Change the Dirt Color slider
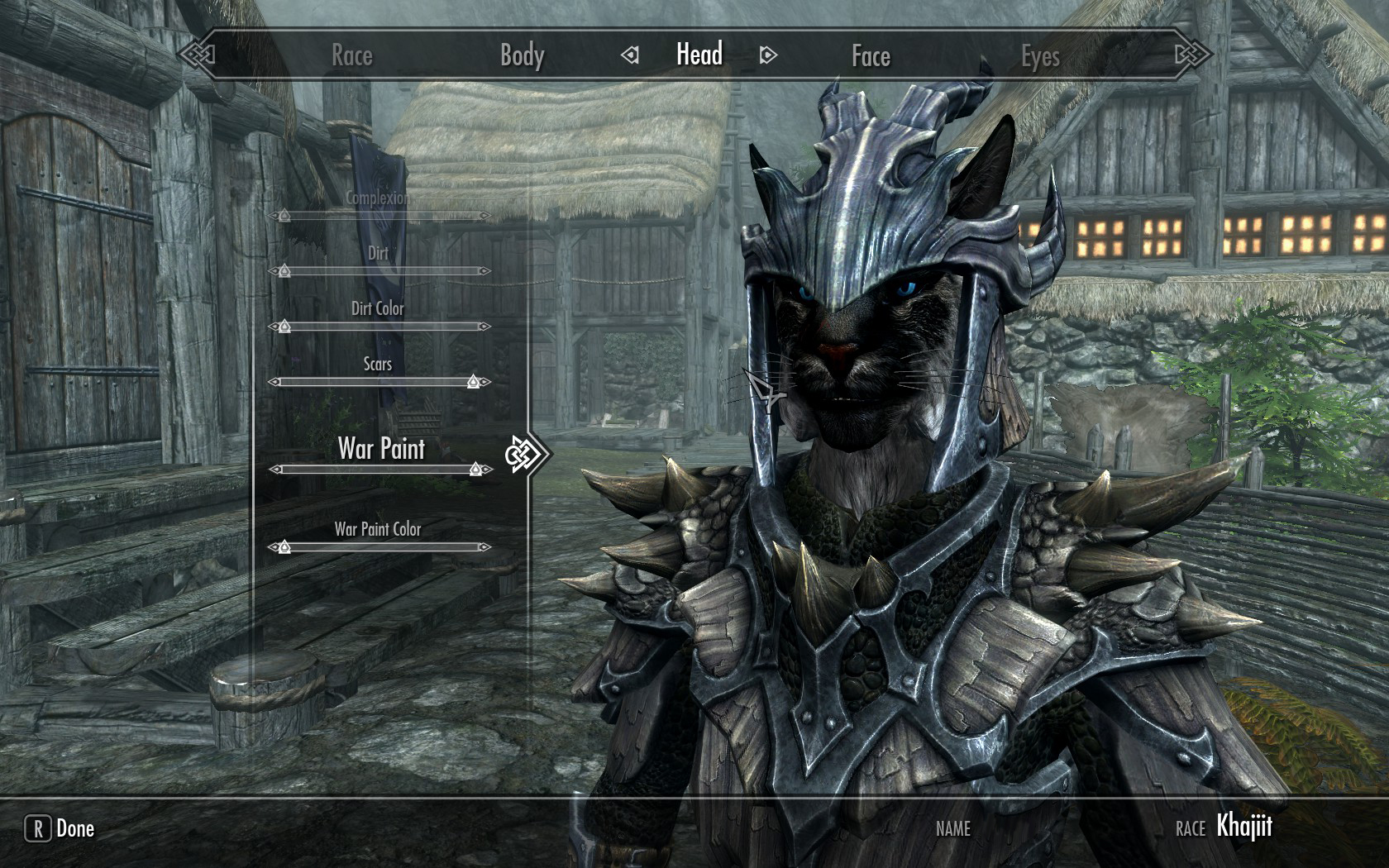The image size is (1389, 868). (x=379, y=327)
